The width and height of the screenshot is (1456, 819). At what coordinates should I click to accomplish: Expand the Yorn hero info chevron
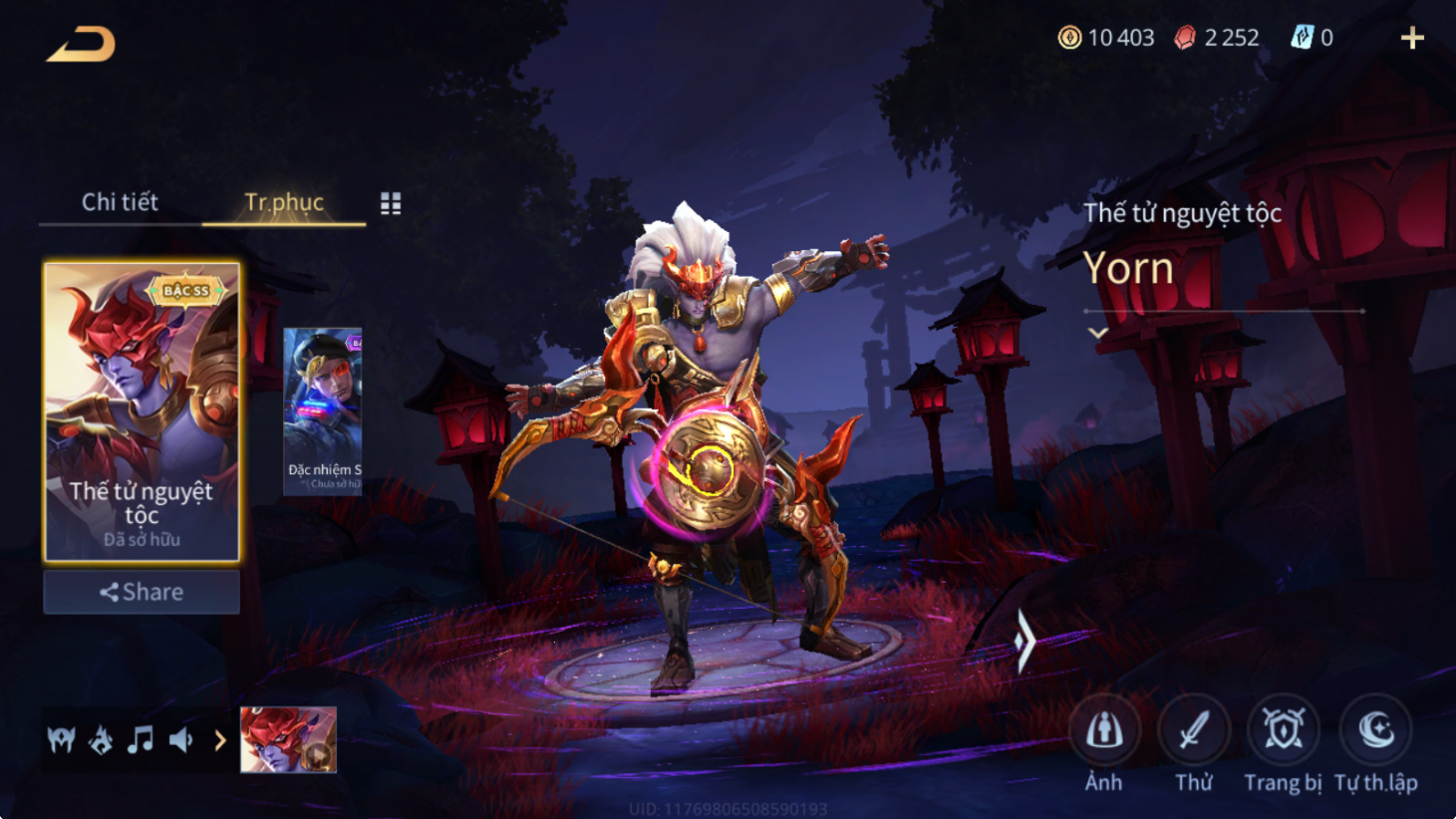tap(1097, 333)
